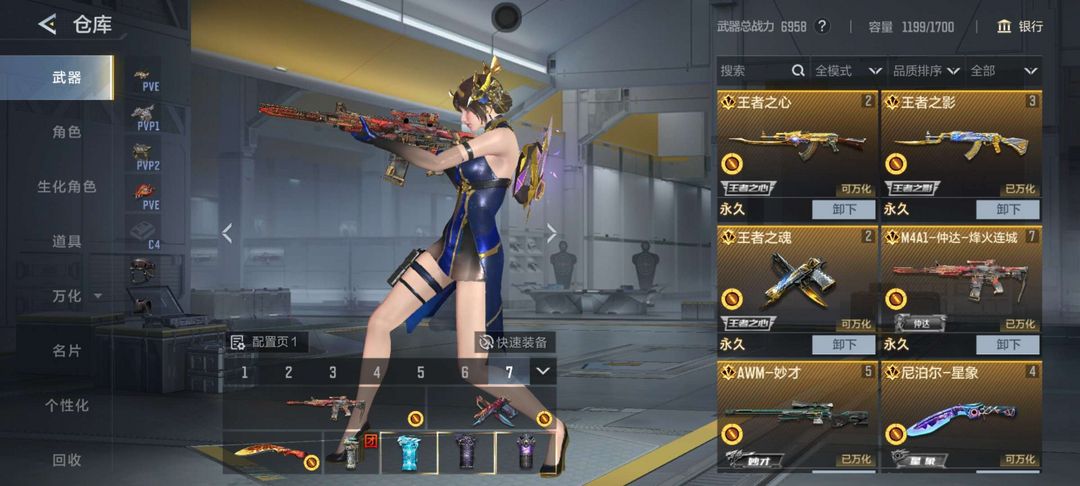
Task: Unequip 王者之心 with its 卸下 button
Action: (x=844, y=209)
